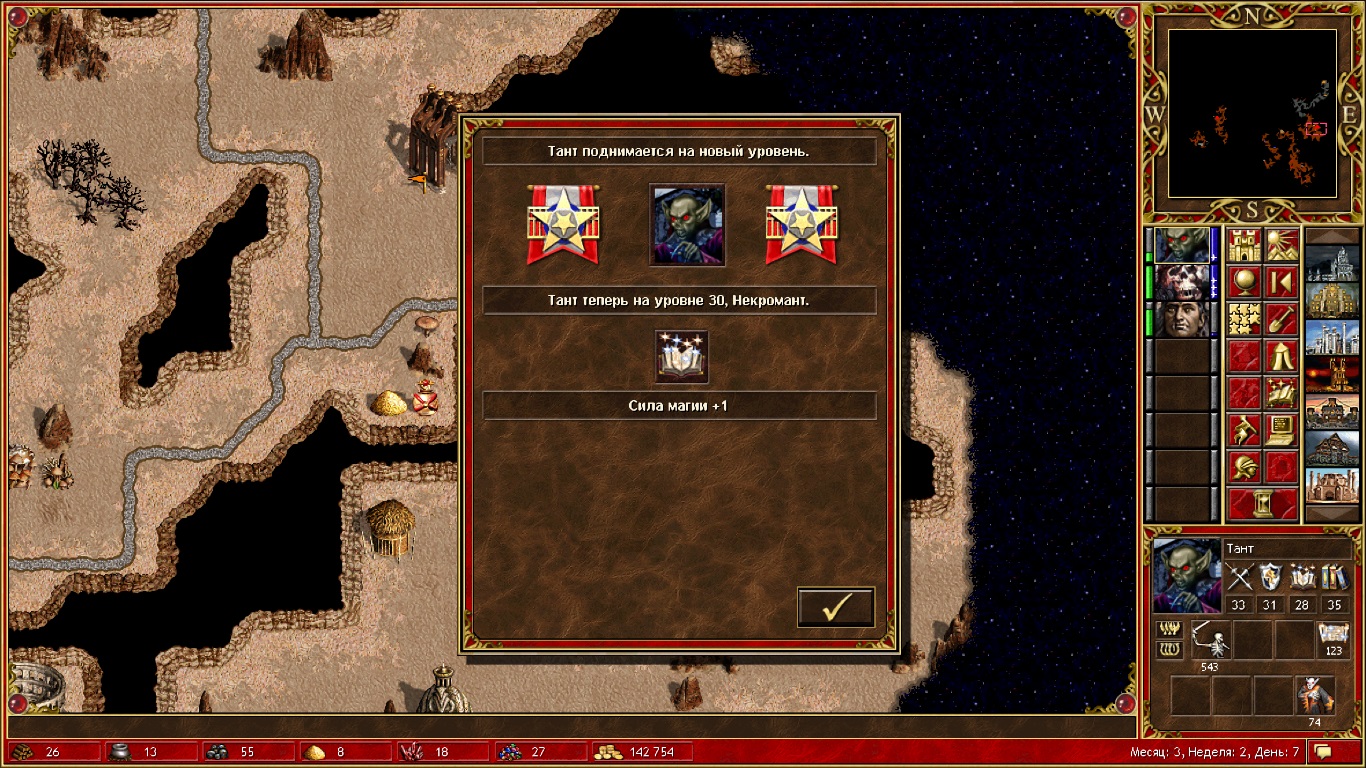Click the running figure move-hero button
1366x768 pixels.
pos(1244,430)
